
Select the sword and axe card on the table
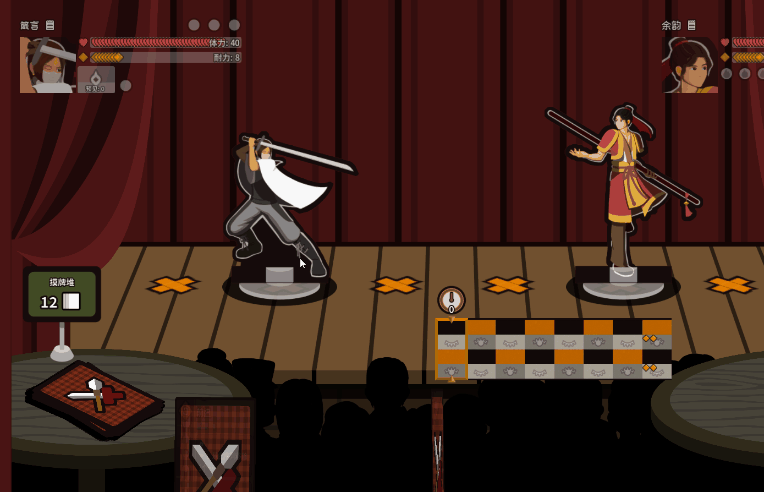tap(97, 396)
